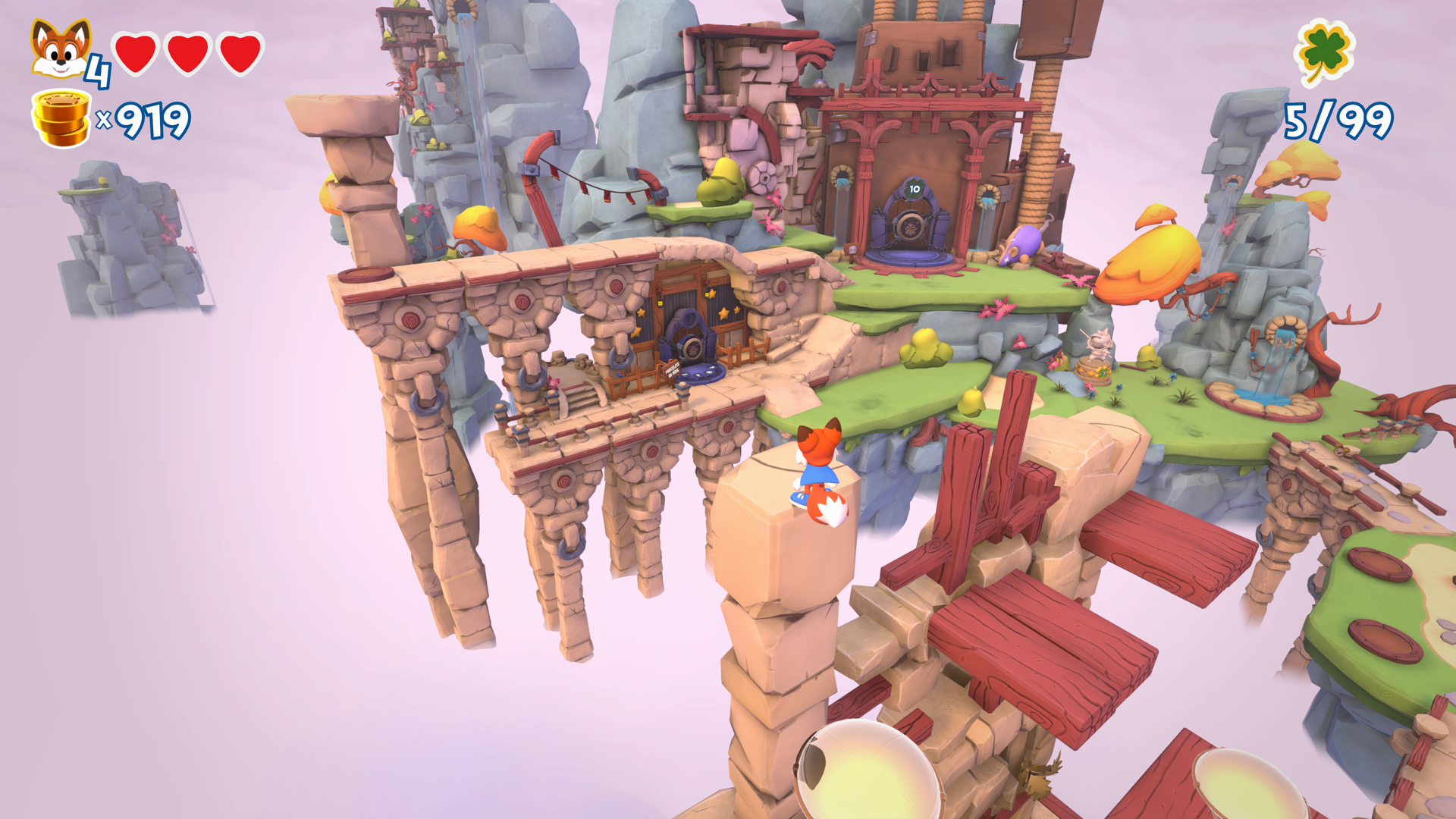Click the skull warning signpost near the portal
Viewport: 1456px width, 819px height.
[x=852, y=251]
